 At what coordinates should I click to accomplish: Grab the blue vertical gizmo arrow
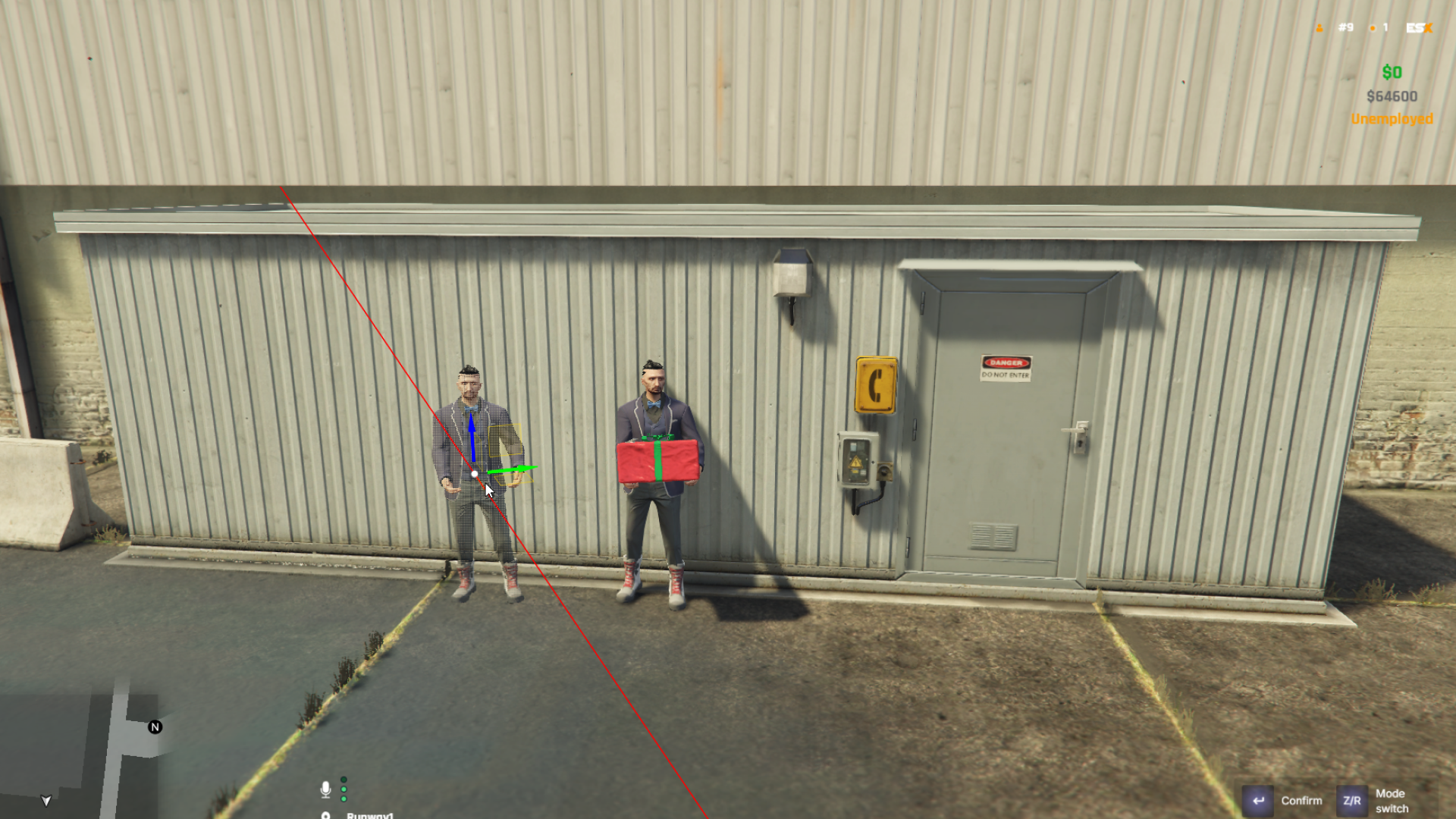coord(472,436)
